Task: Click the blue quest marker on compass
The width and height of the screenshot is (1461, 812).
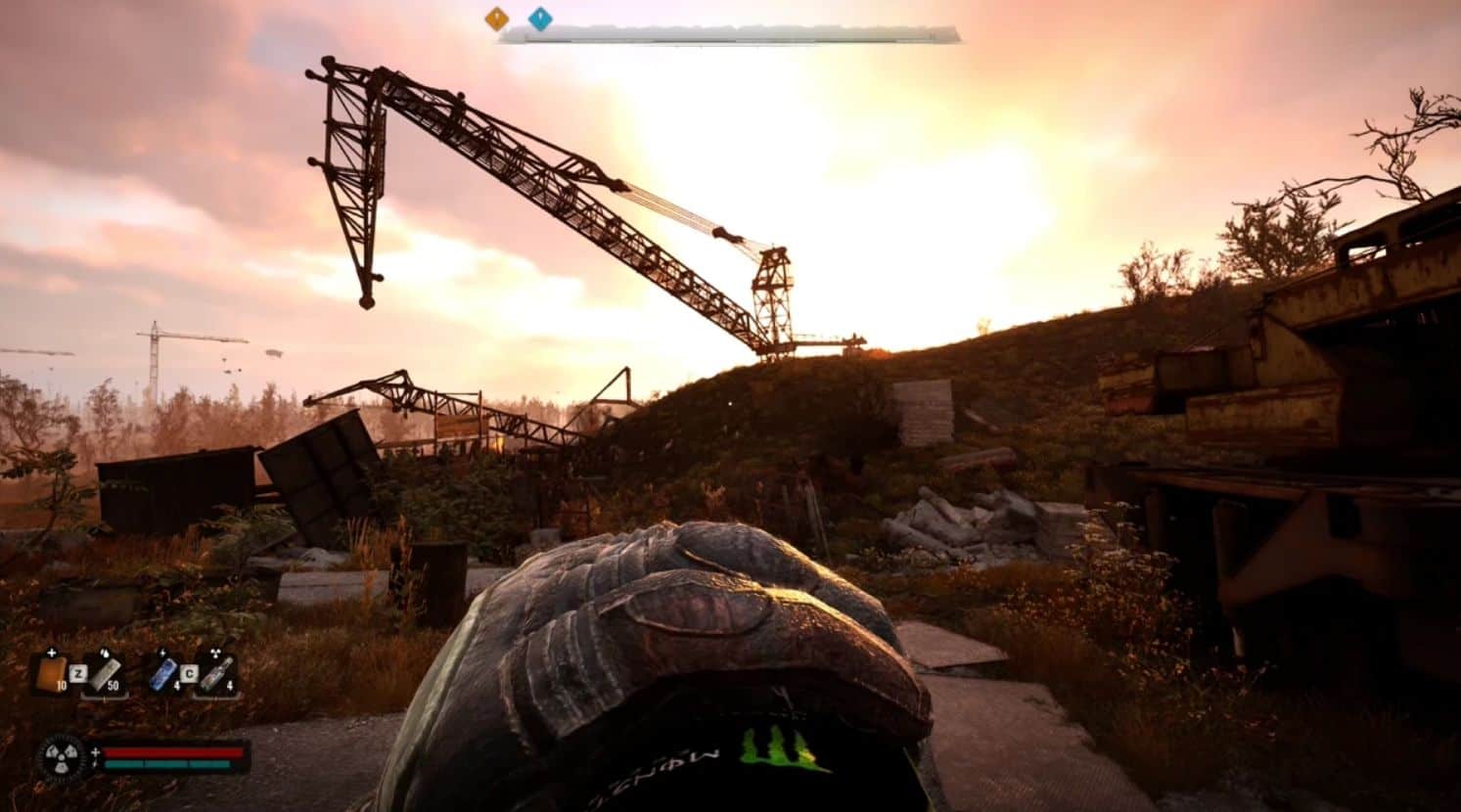Action: [539, 18]
